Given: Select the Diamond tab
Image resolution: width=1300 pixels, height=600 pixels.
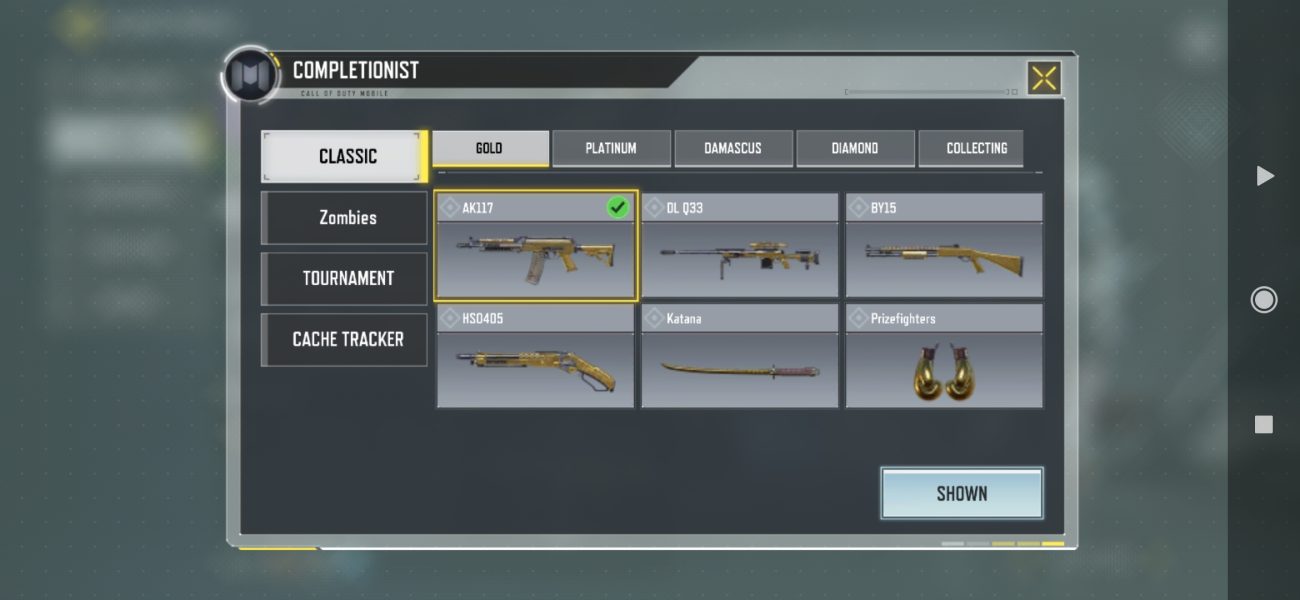Looking at the screenshot, I should point(855,148).
